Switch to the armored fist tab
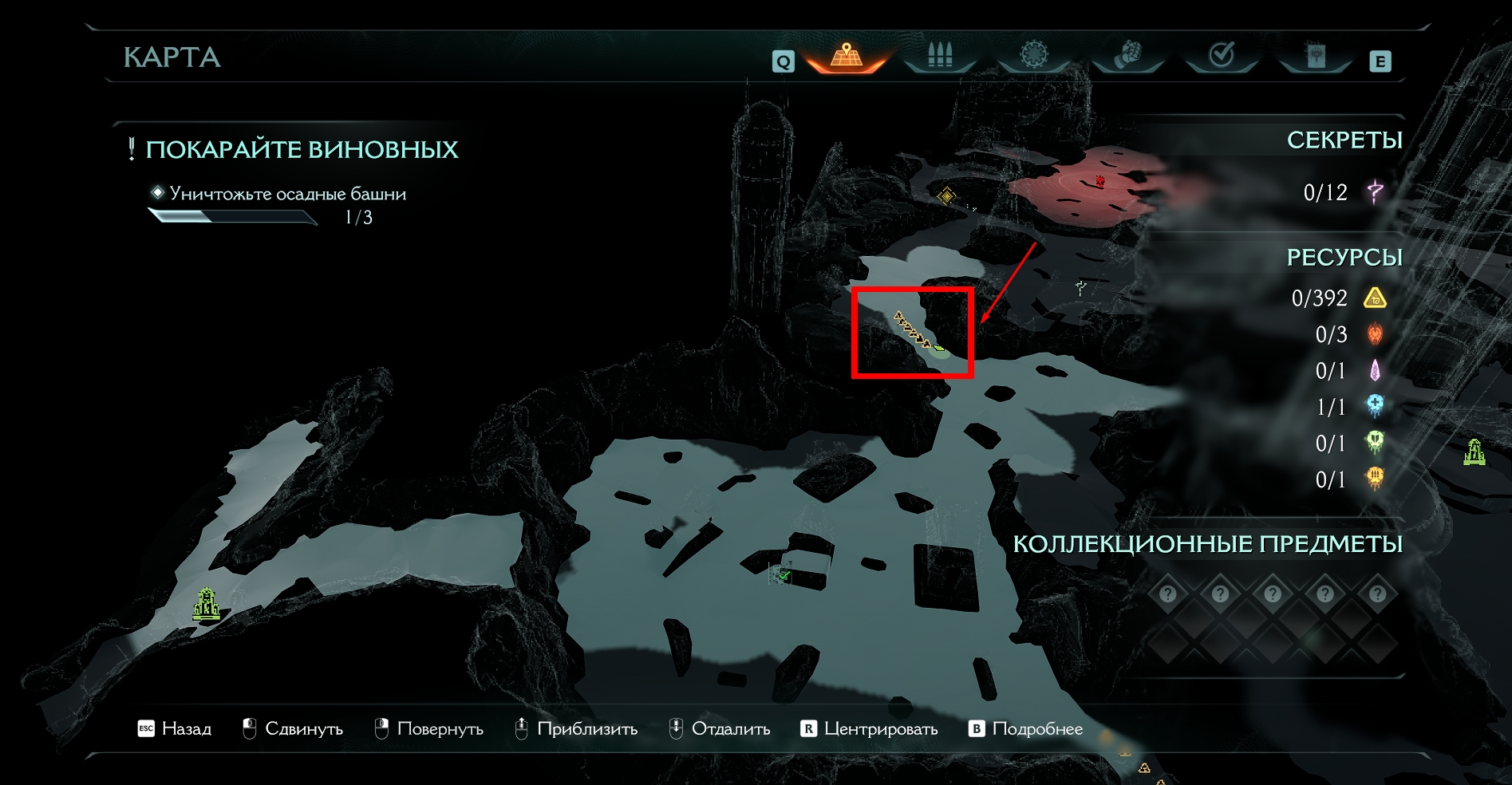The height and width of the screenshot is (785, 1512). coord(1127,56)
